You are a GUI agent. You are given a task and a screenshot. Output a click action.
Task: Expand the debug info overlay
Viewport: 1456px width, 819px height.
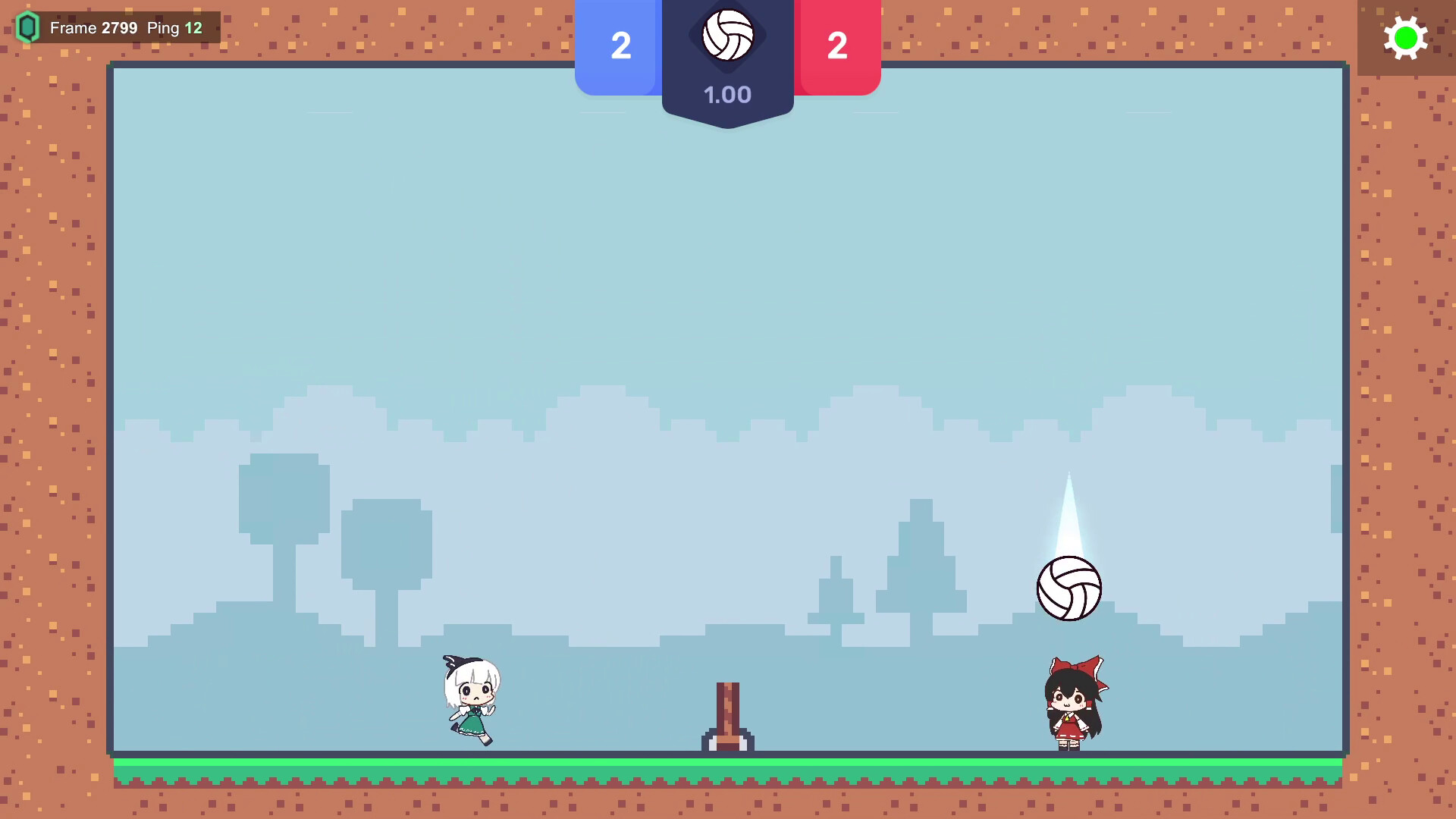click(x=114, y=27)
